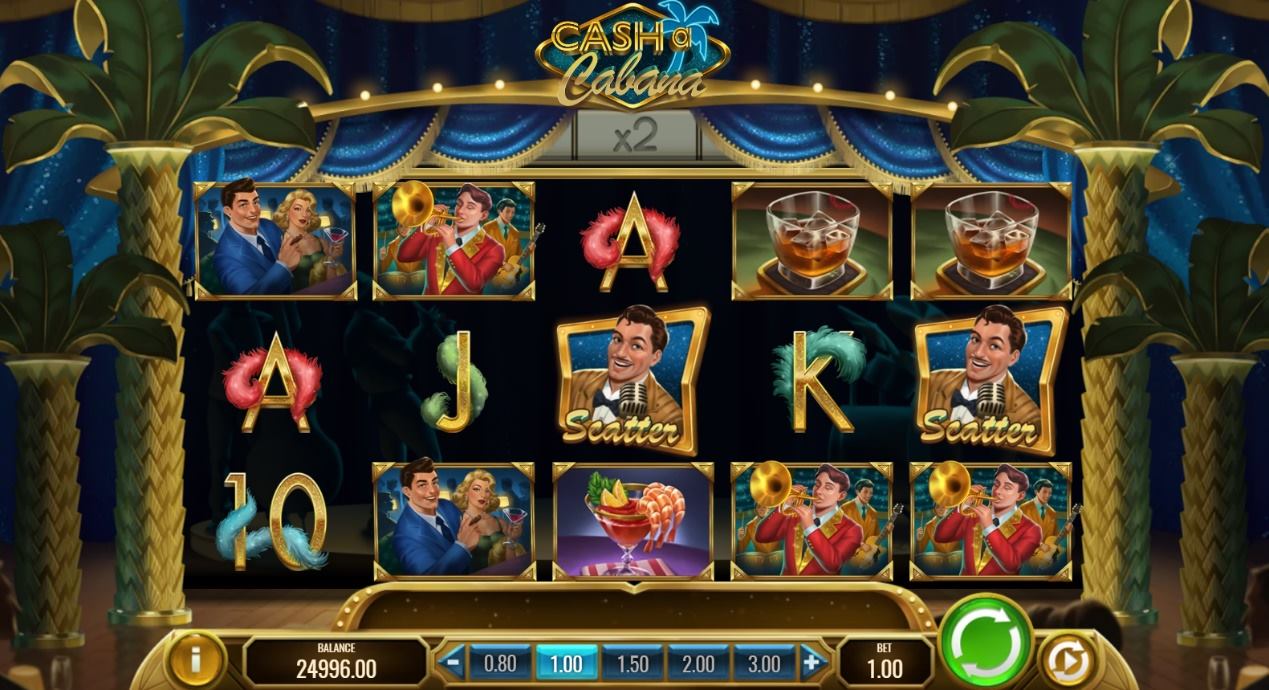Pick the 2.00 bet option
Viewport: 1269px width, 690px height.
[x=698, y=663]
